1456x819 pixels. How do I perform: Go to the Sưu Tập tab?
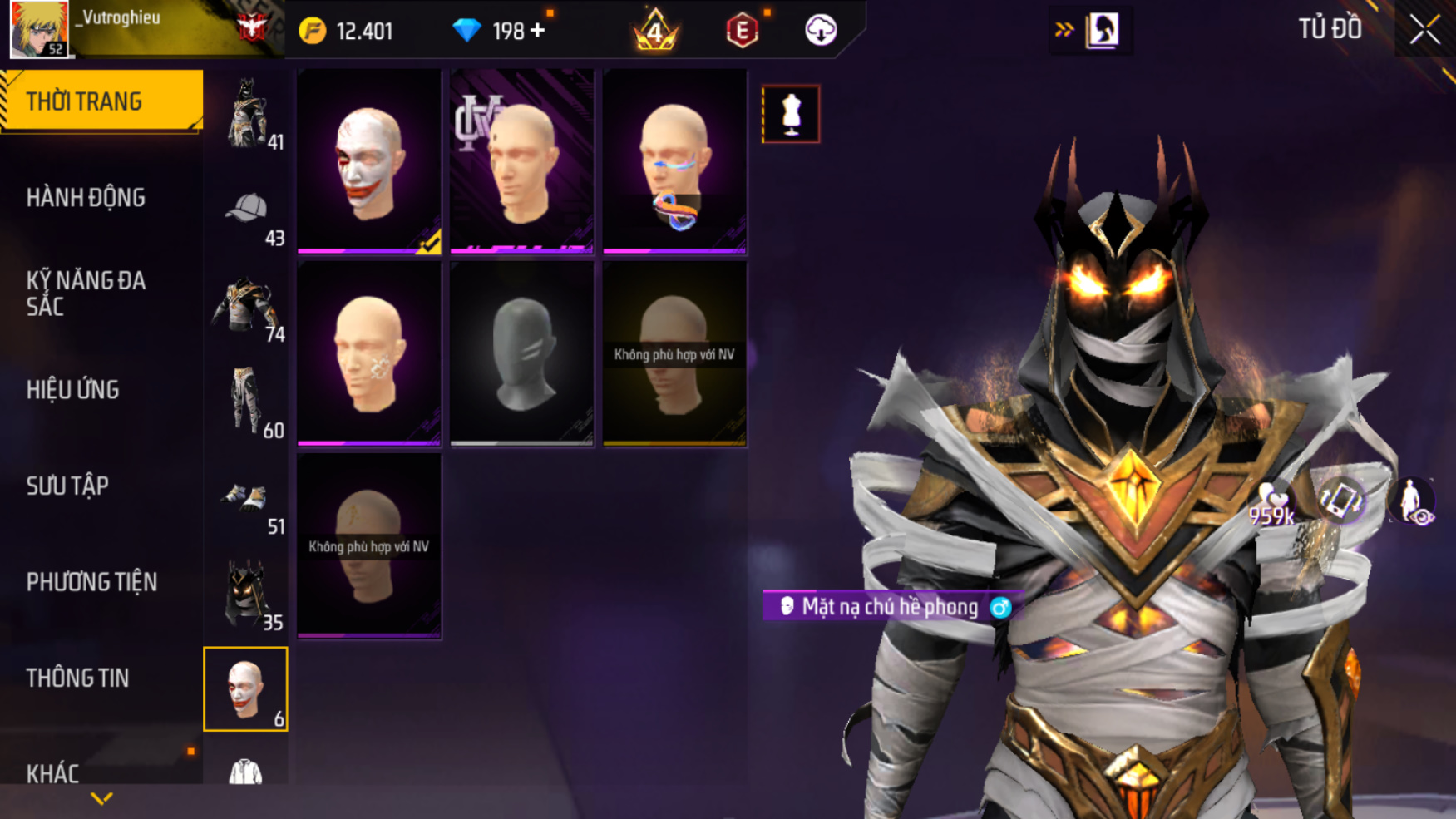[67, 486]
